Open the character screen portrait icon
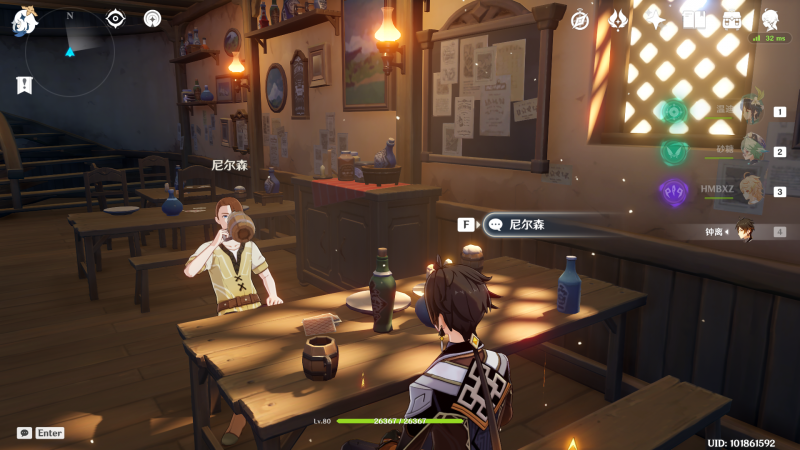 pyautogui.click(x=771, y=19)
